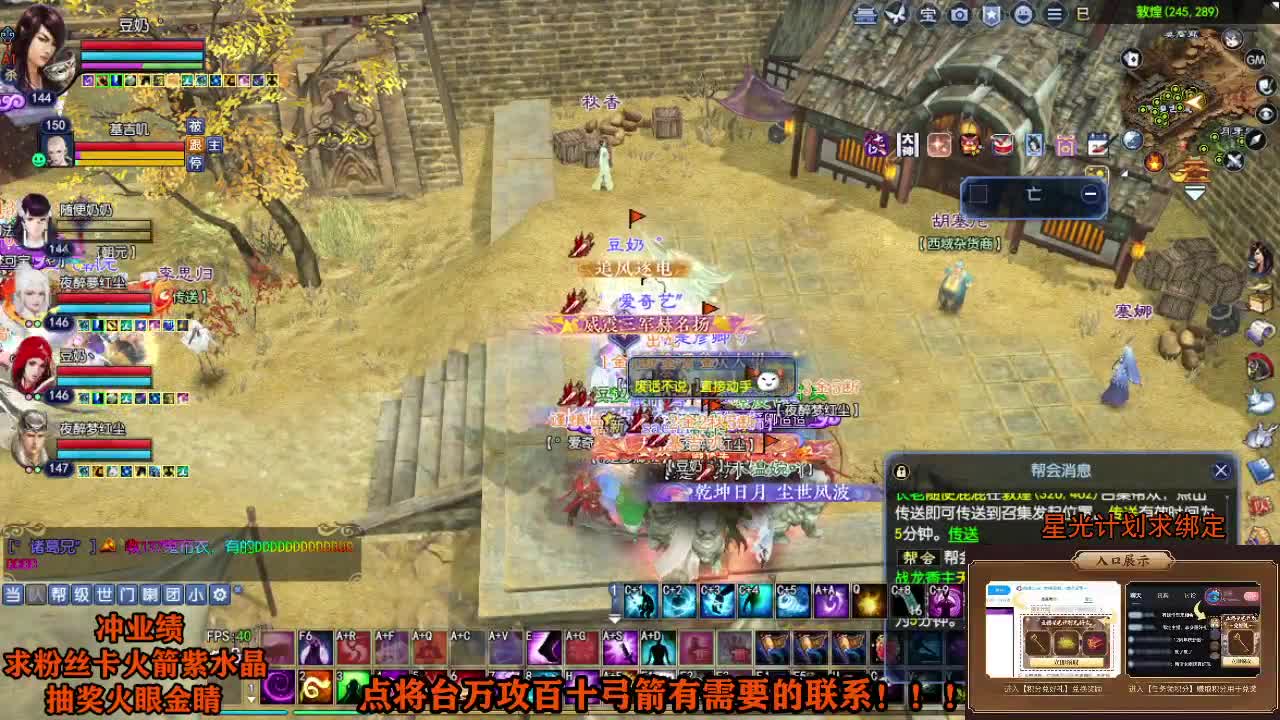Click the camera screenshot icon in the top toolbar
Image resolution: width=1280 pixels, height=720 pixels.
pyautogui.click(x=960, y=14)
